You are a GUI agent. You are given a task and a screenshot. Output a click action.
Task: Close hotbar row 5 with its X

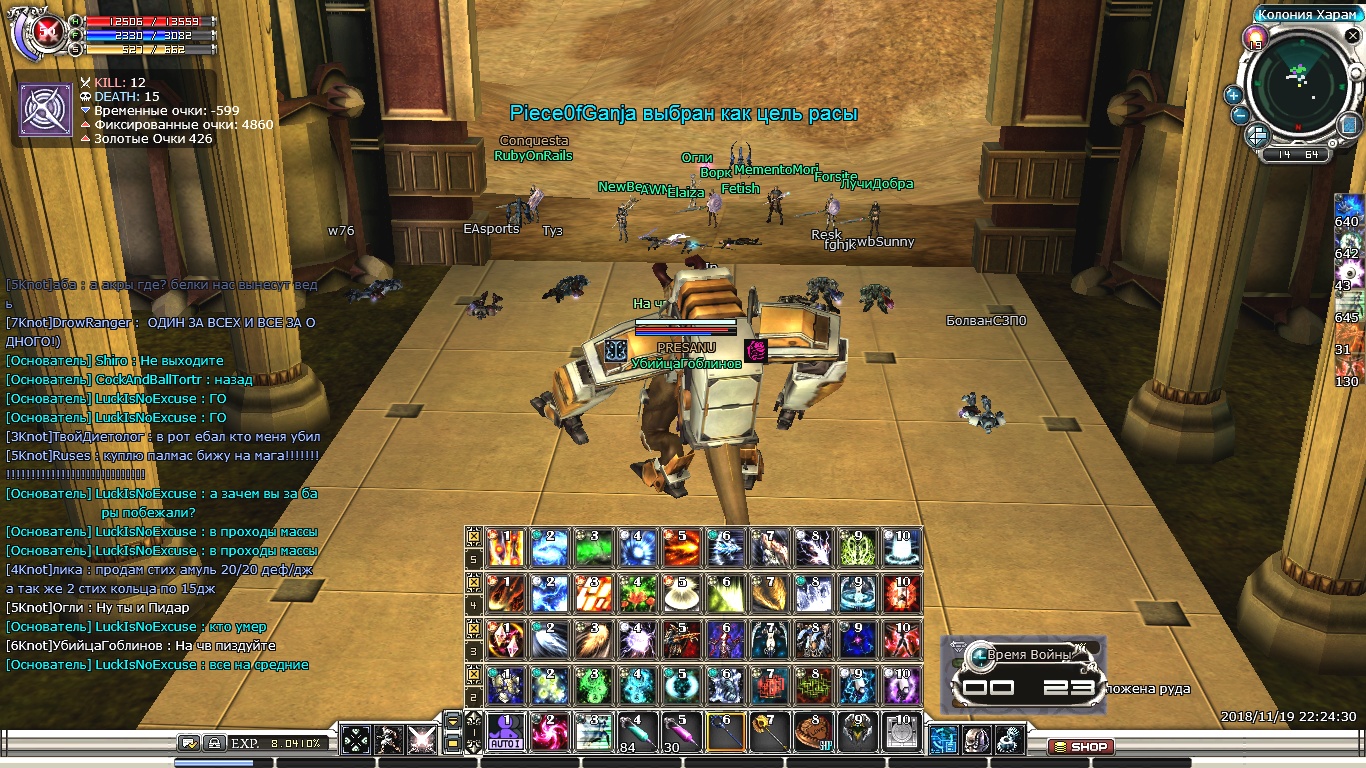click(x=474, y=536)
